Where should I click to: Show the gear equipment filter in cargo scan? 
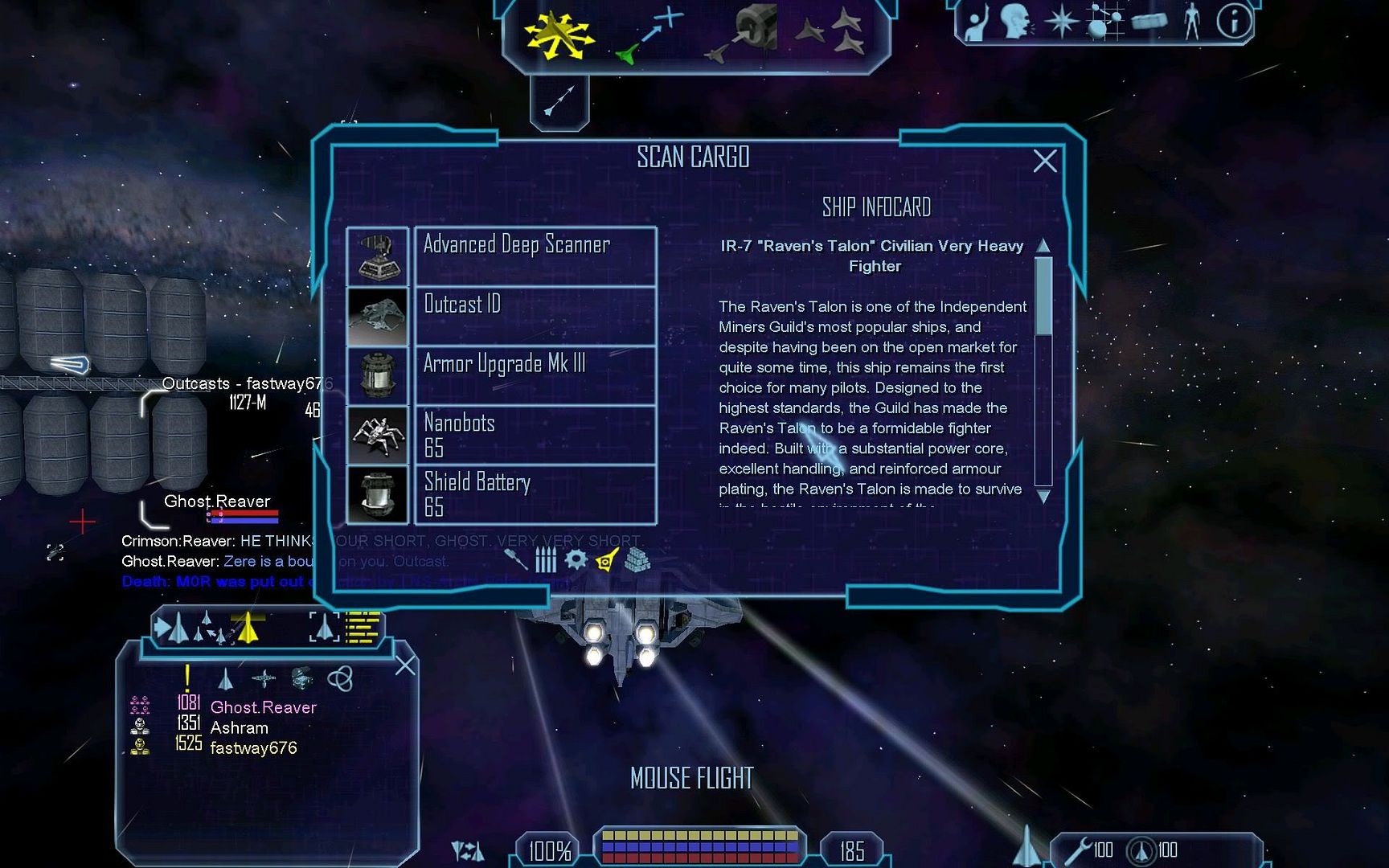[576, 559]
